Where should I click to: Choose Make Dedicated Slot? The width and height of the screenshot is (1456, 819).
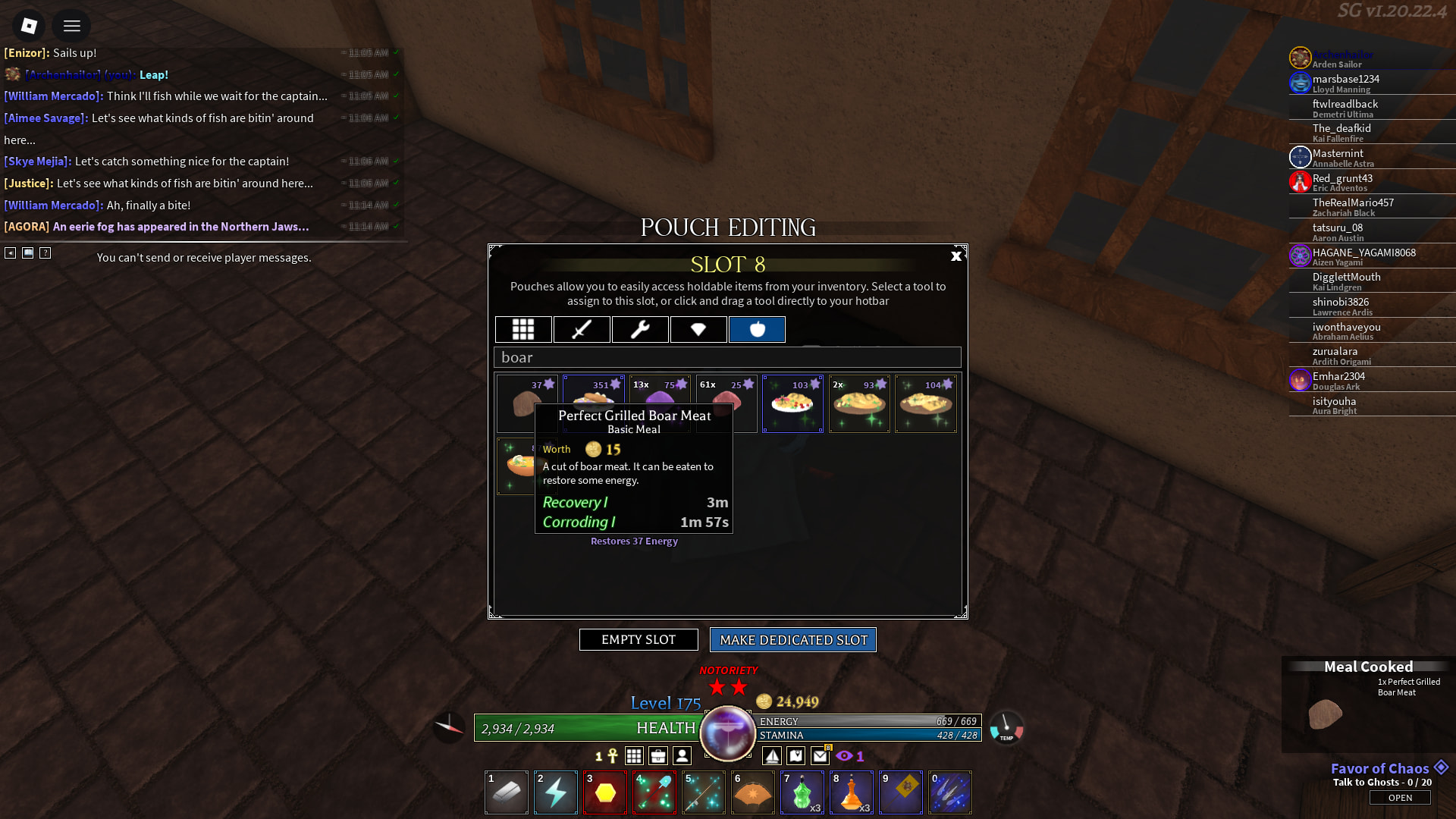click(x=793, y=640)
